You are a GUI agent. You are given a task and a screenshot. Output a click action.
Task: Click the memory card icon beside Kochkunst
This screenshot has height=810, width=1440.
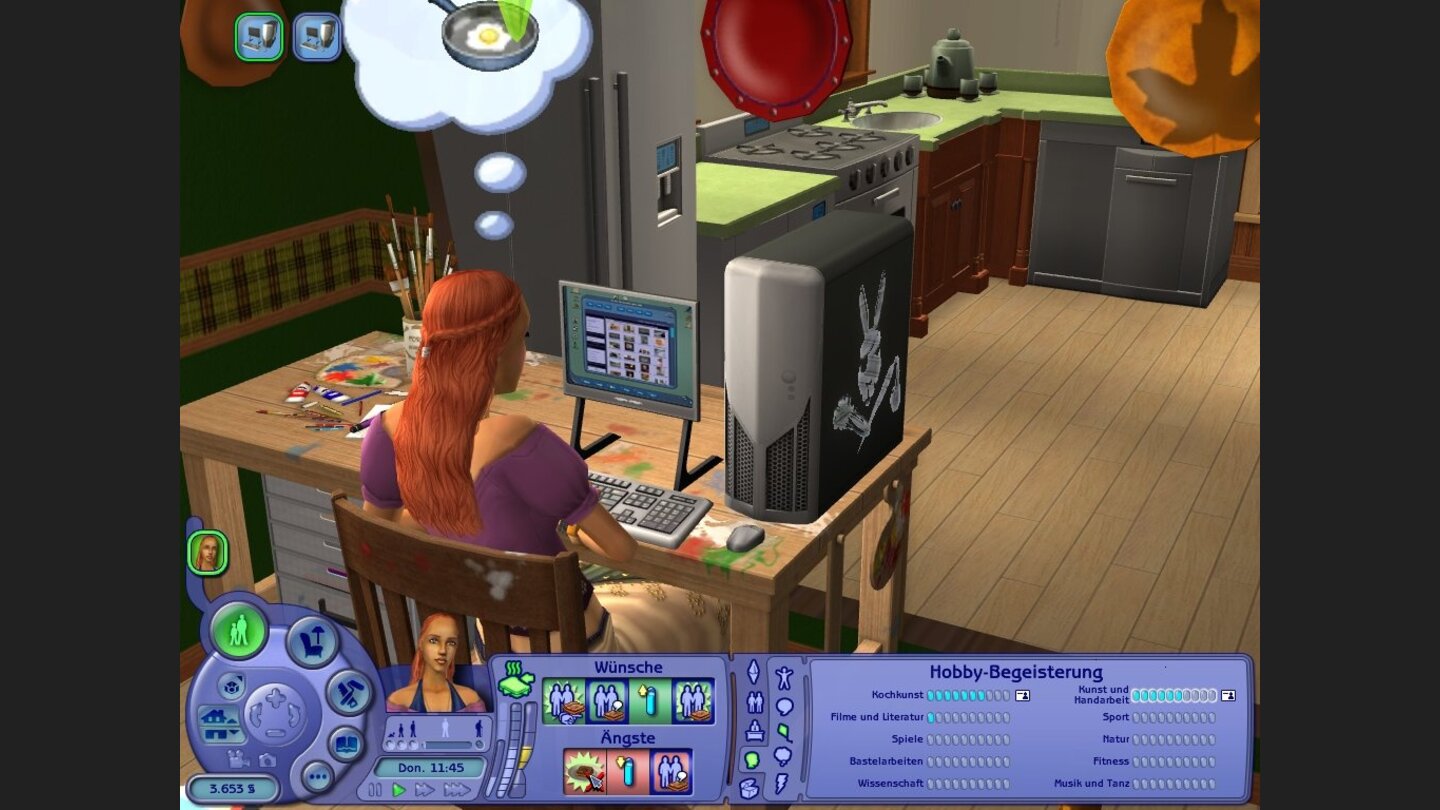pos(1022,696)
